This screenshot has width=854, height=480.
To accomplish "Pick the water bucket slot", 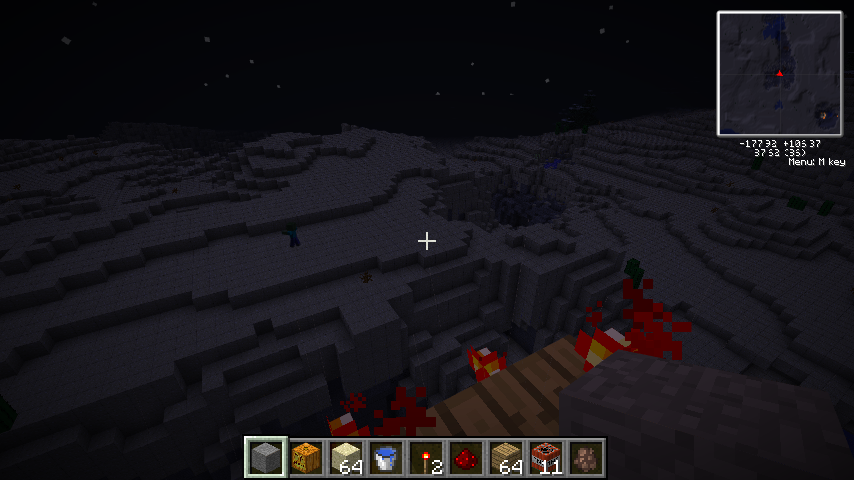I will click(387, 458).
